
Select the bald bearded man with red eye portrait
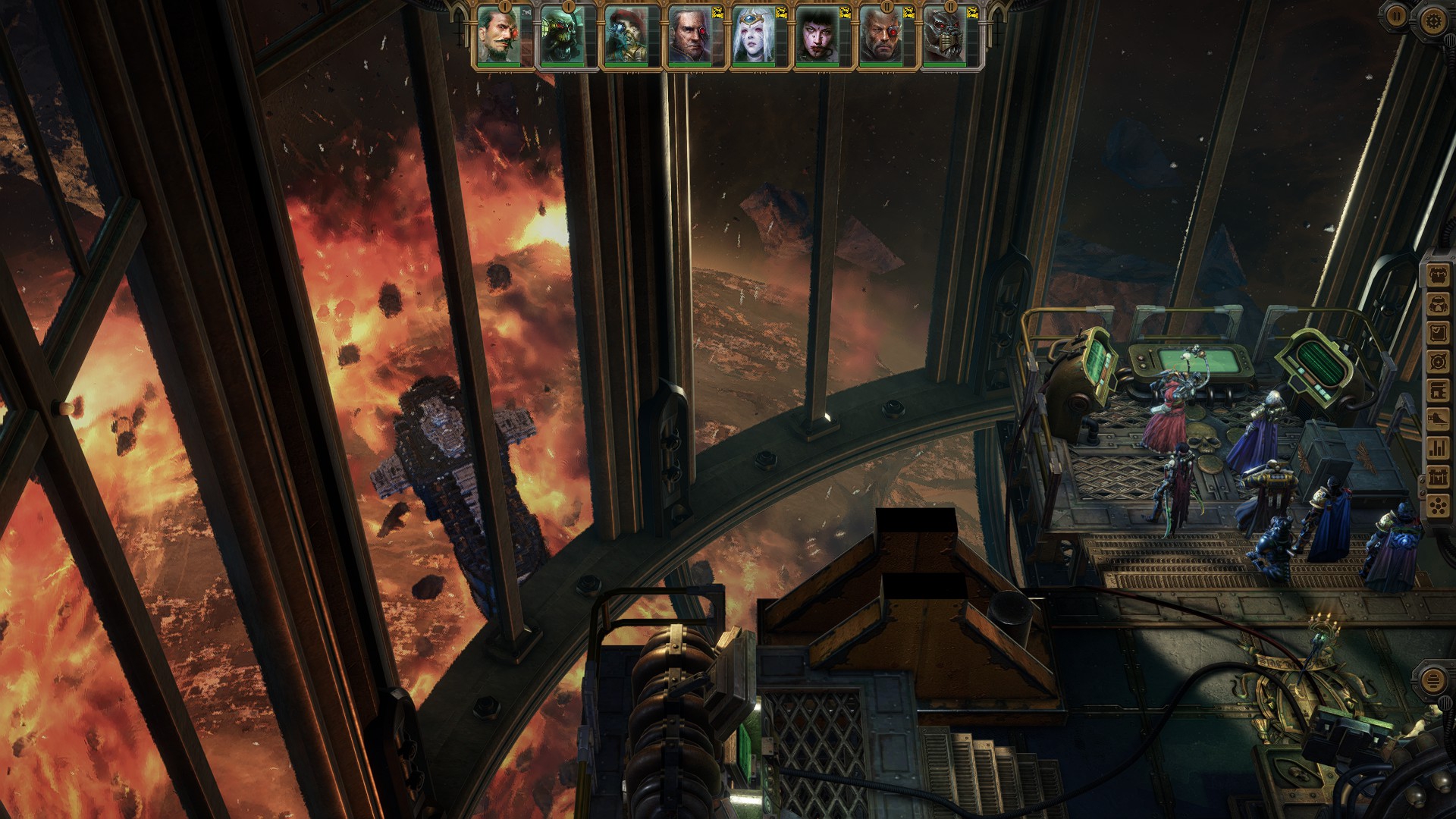click(x=882, y=37)
